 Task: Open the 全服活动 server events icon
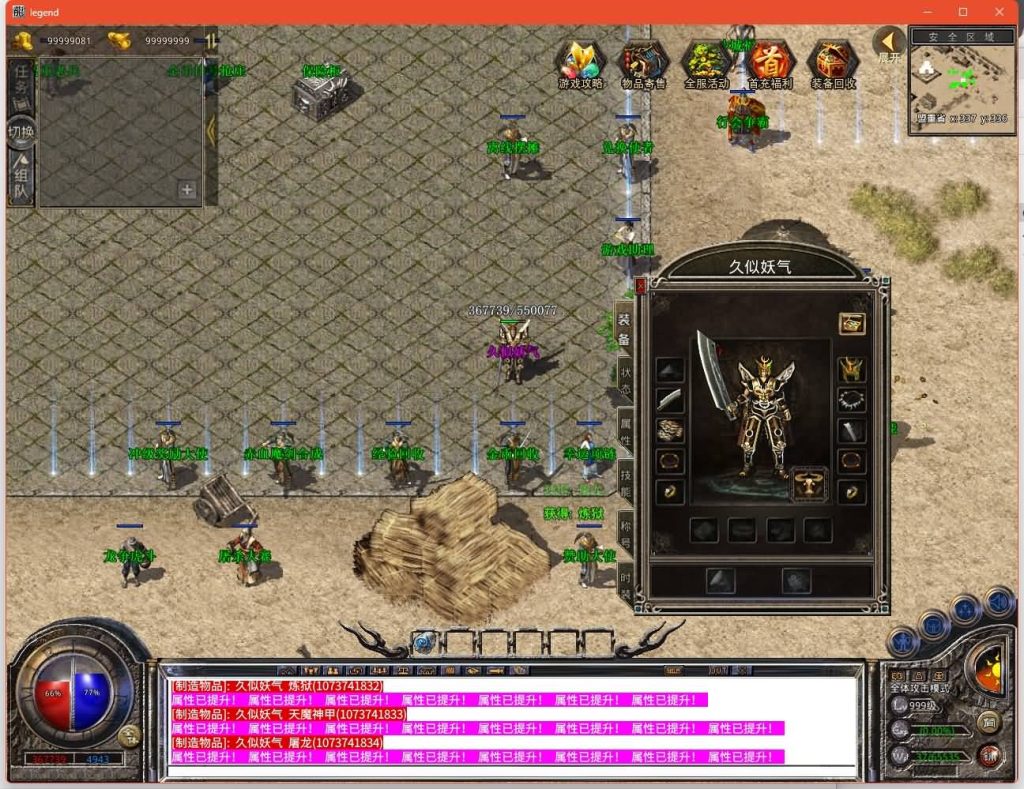click(707, 64)
